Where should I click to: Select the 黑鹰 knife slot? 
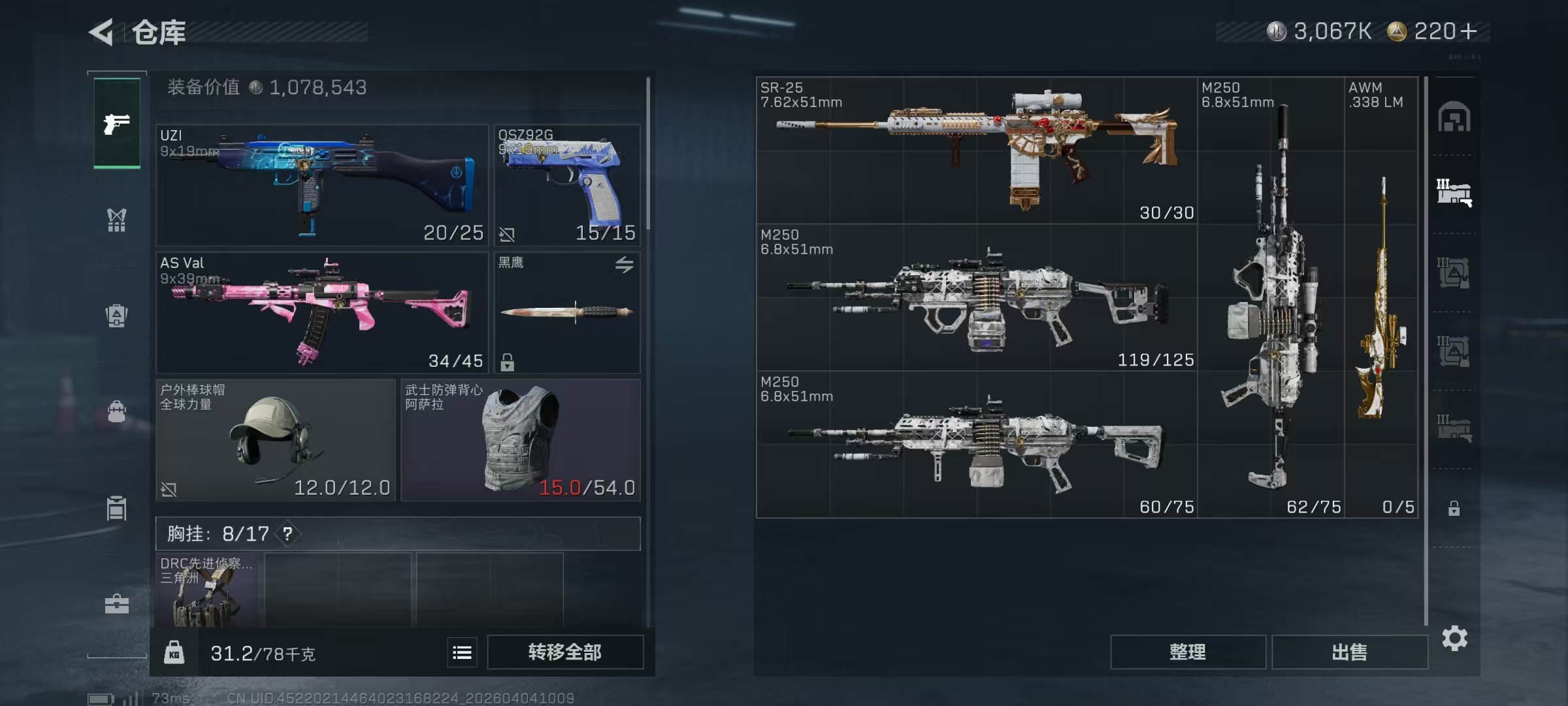pyautogui.click(x=566, y=312)
